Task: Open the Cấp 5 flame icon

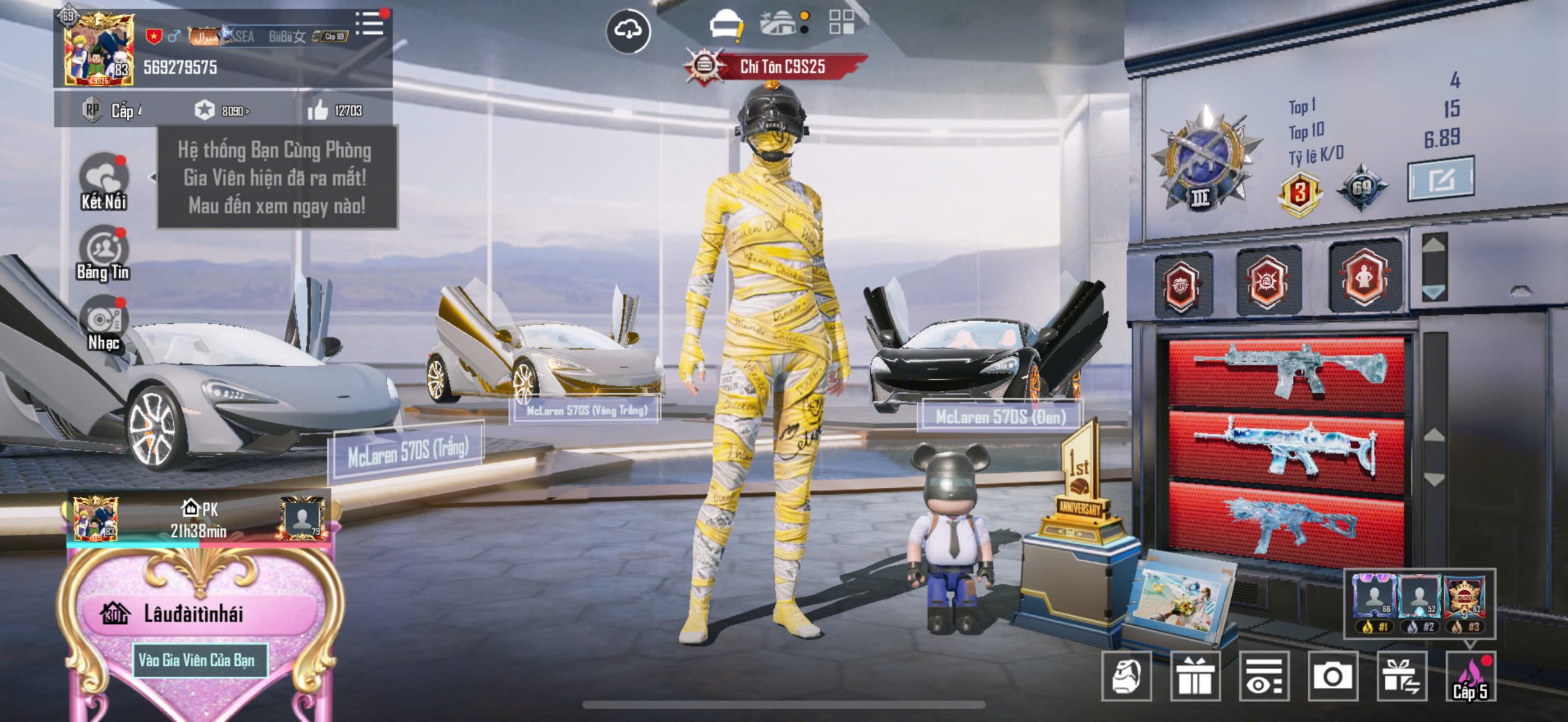Action: tap(1470, 677)
